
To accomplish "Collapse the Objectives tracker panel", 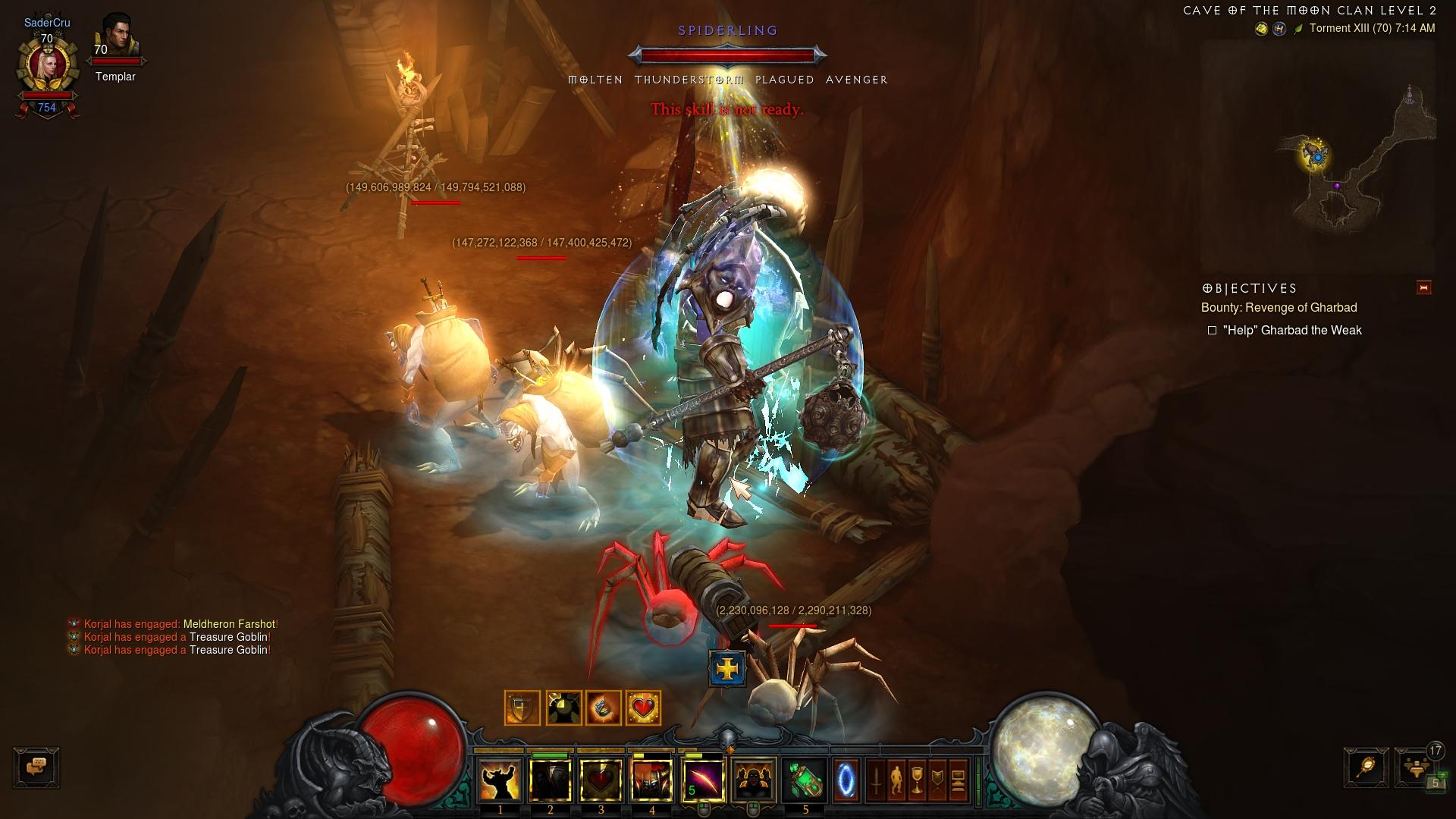I will [1423, 287].
